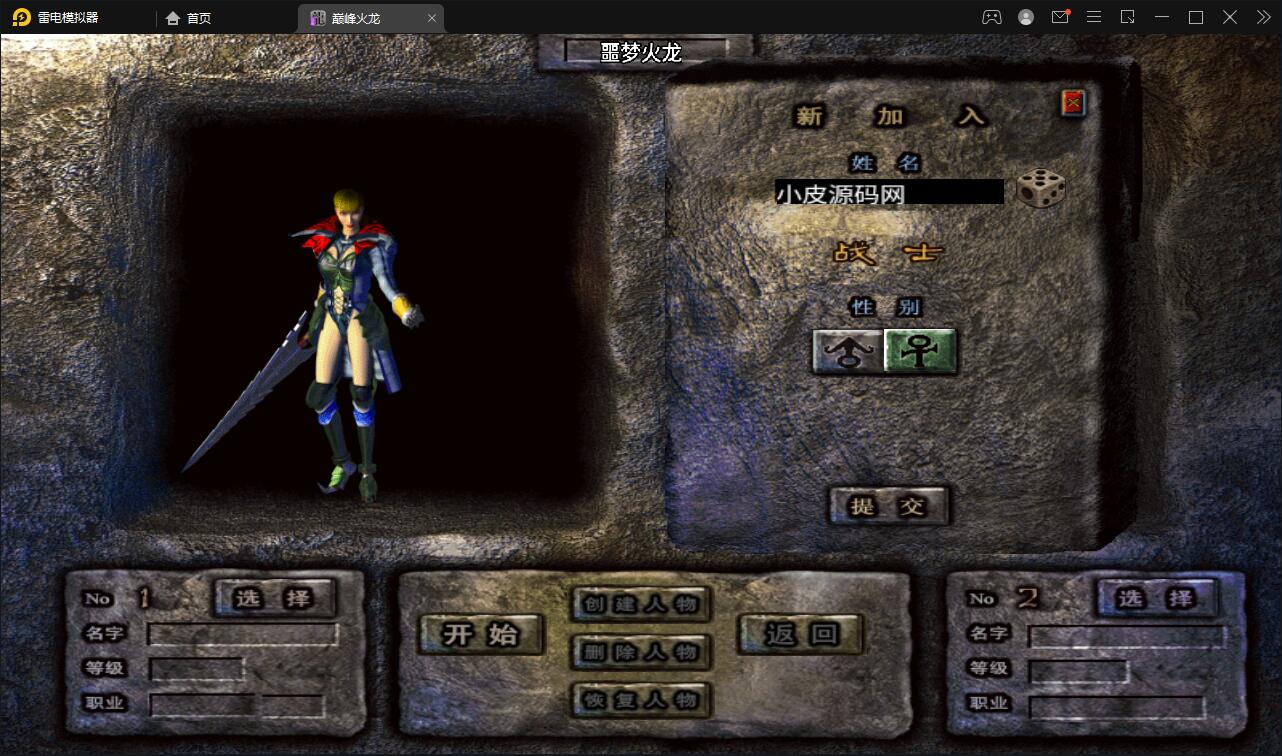Click the 雷电模拟器 logo icon
Screen dimensions: 1282x756
(x=20, y=17)
